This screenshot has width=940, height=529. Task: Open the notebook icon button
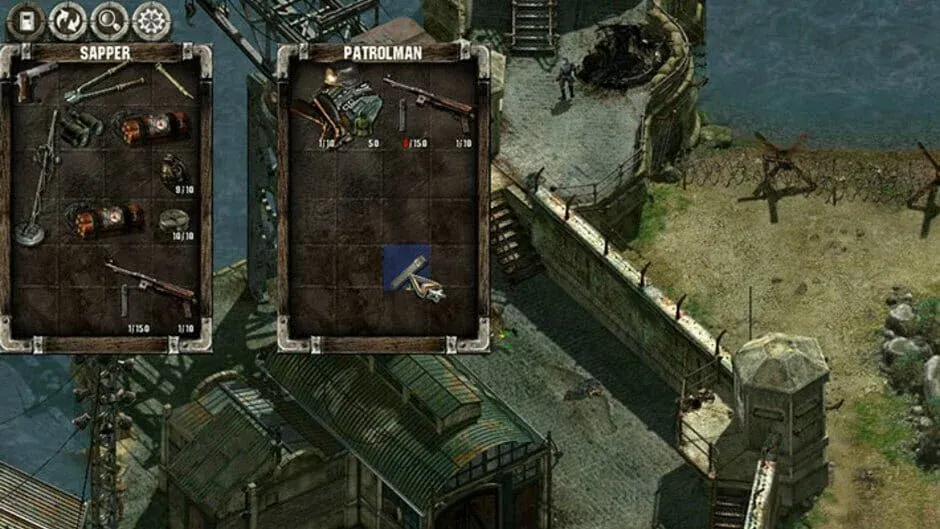(25, 20)
